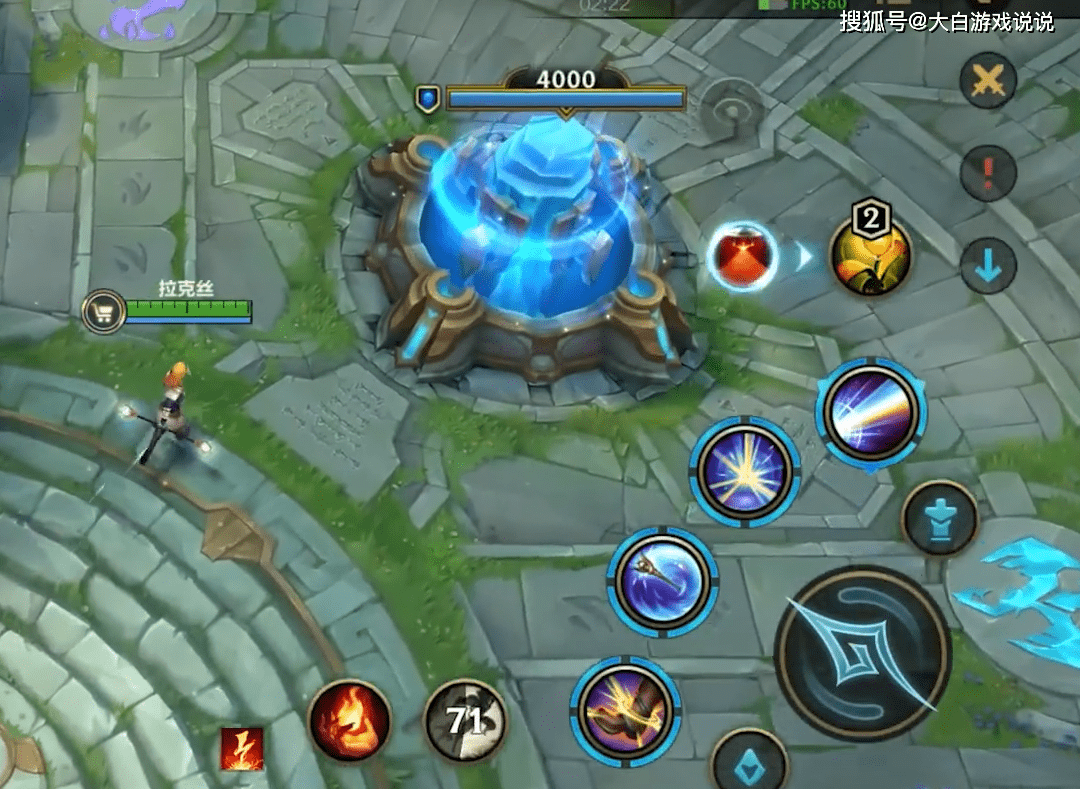1080x789 pixels.
Task: Buy the suggested yellow item marked 2
Action: click(870, 255)
